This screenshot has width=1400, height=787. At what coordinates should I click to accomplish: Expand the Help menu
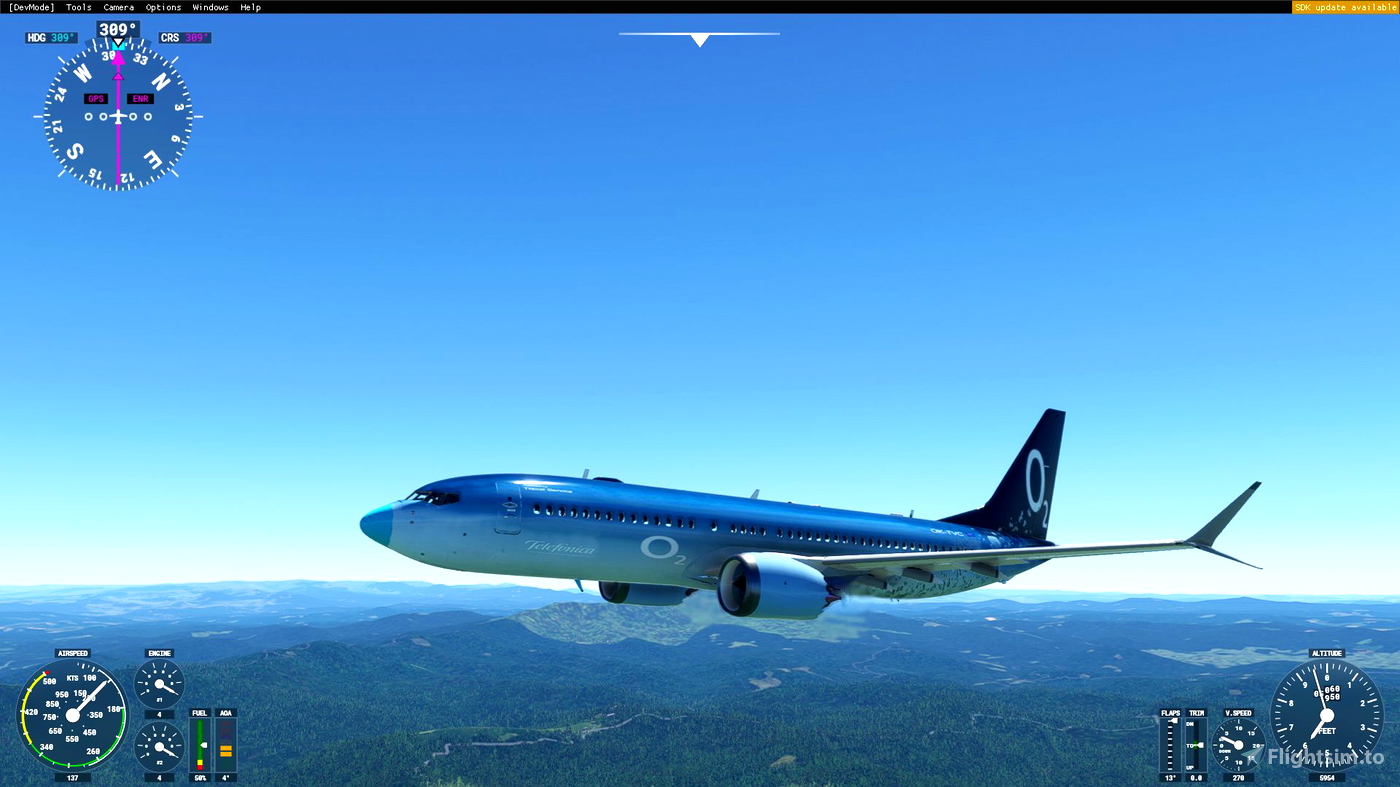point(250,6)
